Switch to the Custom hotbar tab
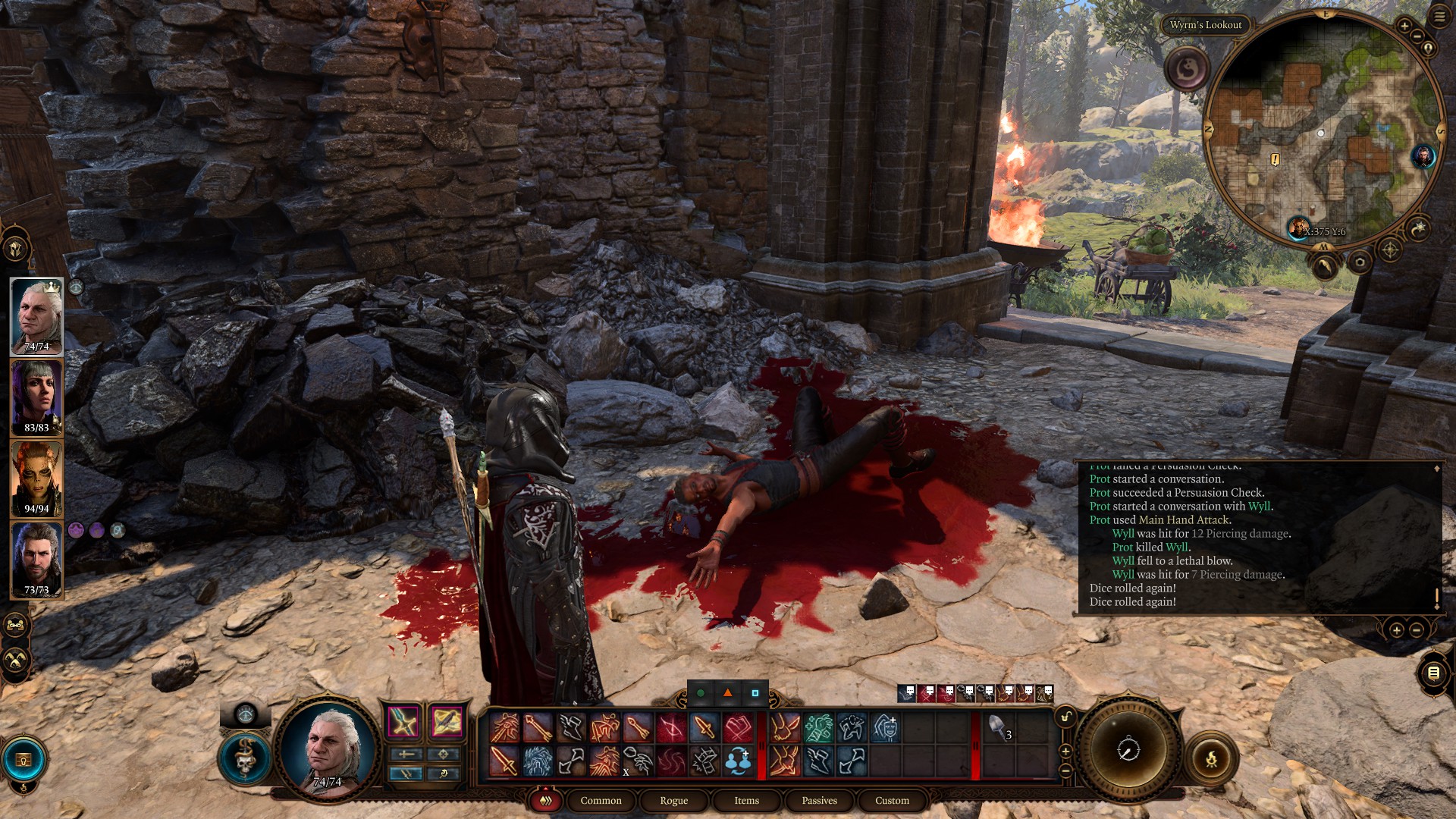 [892, 800]
